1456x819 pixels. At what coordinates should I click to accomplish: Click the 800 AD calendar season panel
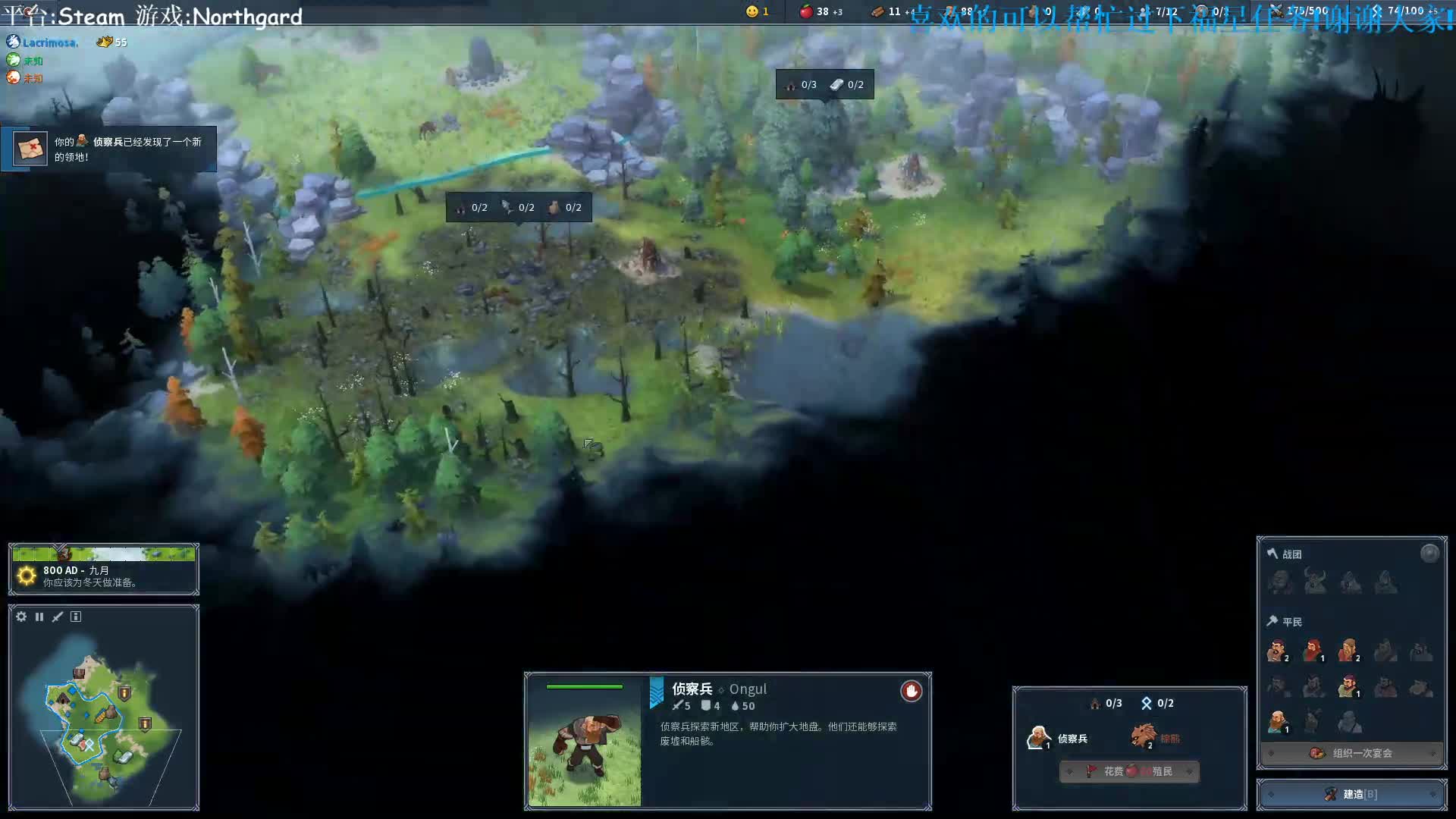click(x=104, y=570)
